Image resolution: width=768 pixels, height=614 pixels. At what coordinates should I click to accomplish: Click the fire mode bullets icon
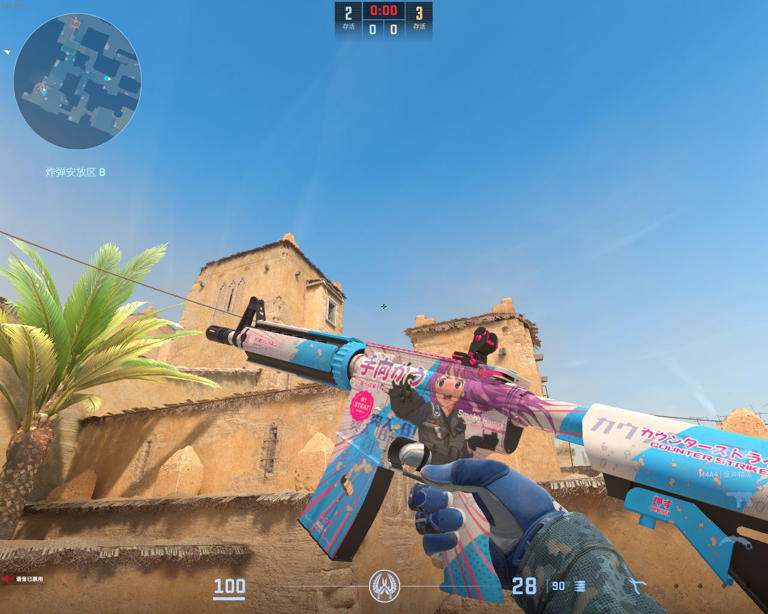[x=580, y=587]
